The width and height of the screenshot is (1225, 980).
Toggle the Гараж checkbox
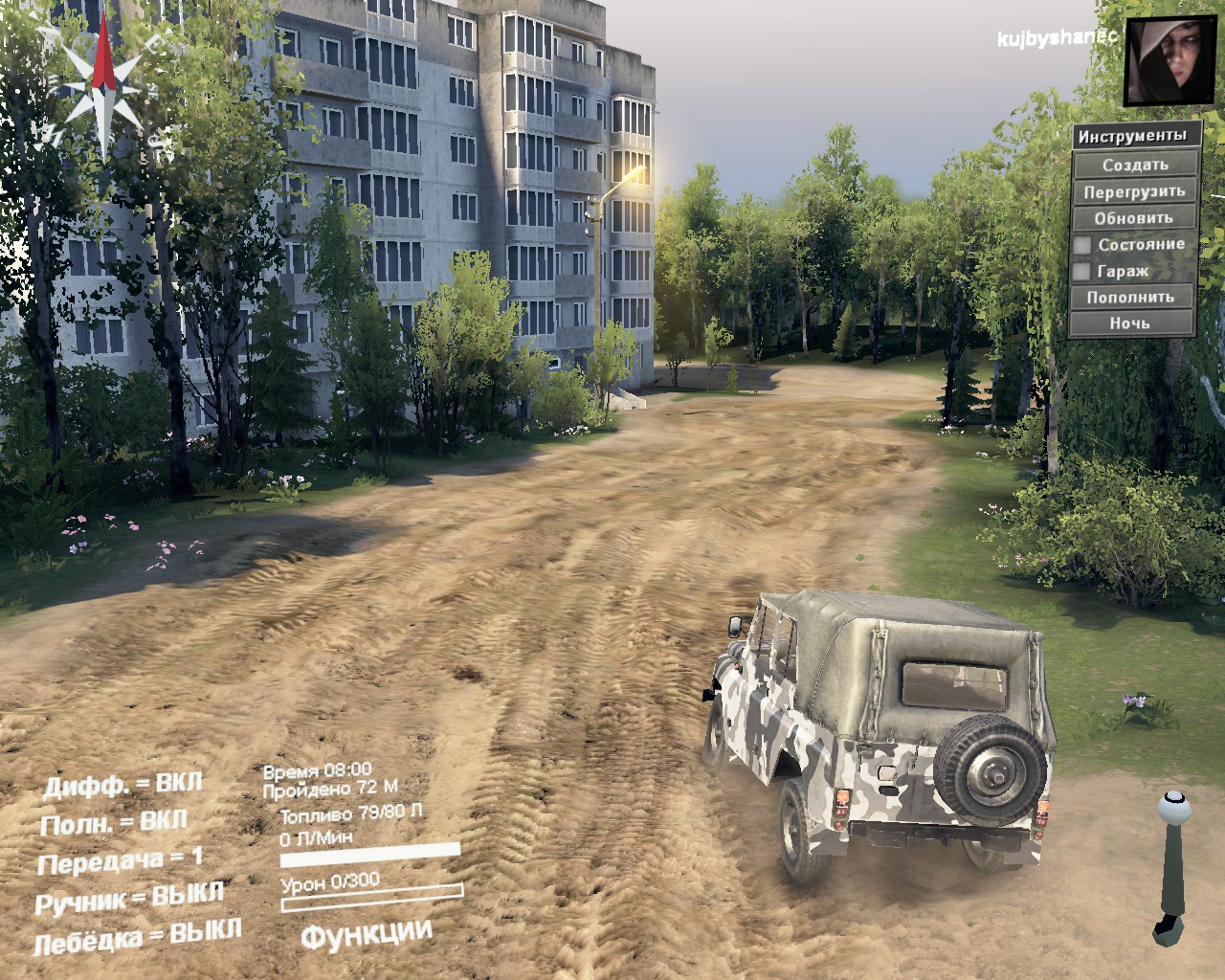point(1082,272)
